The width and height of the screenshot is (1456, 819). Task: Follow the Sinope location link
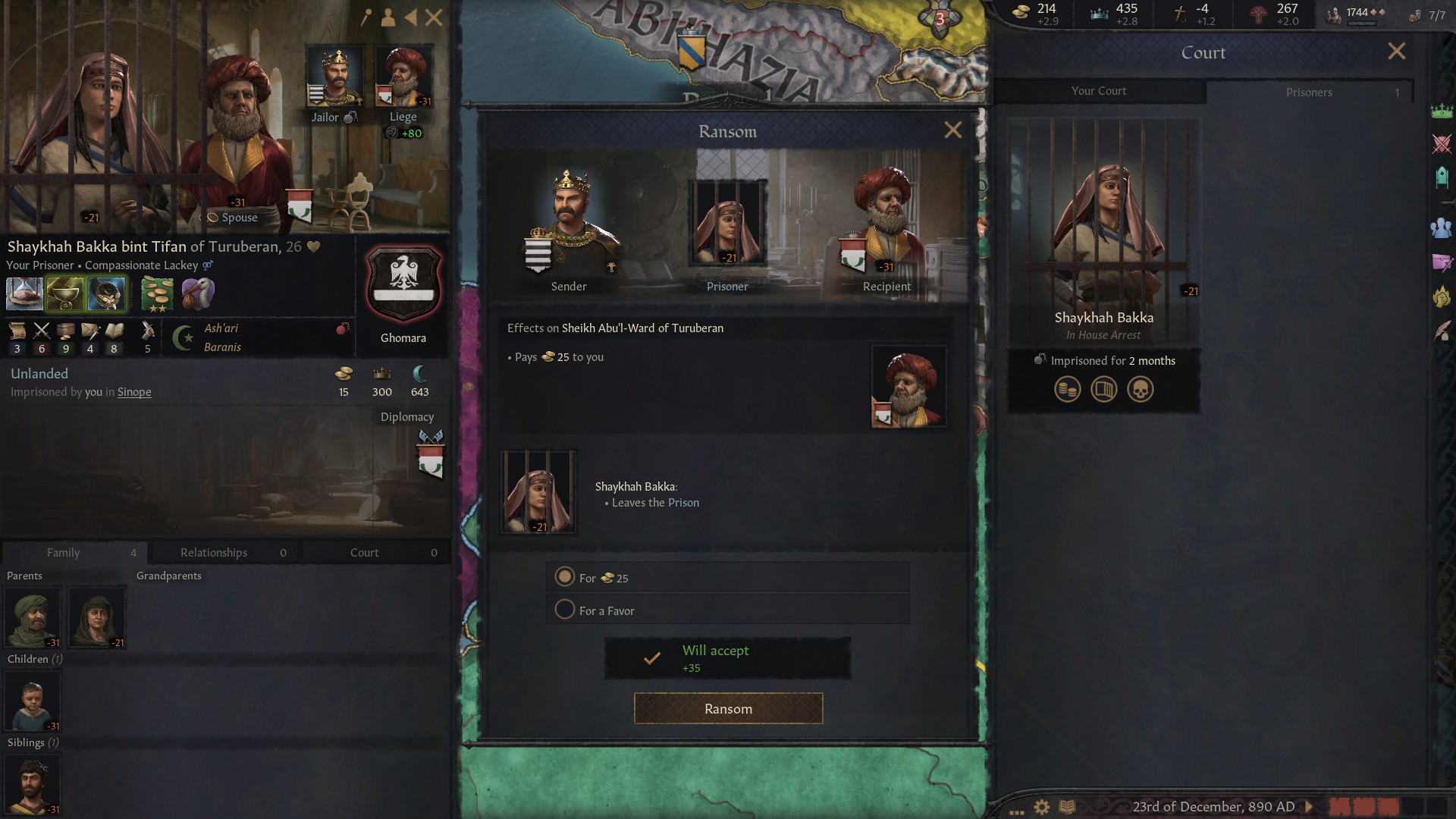coord(134,392)
